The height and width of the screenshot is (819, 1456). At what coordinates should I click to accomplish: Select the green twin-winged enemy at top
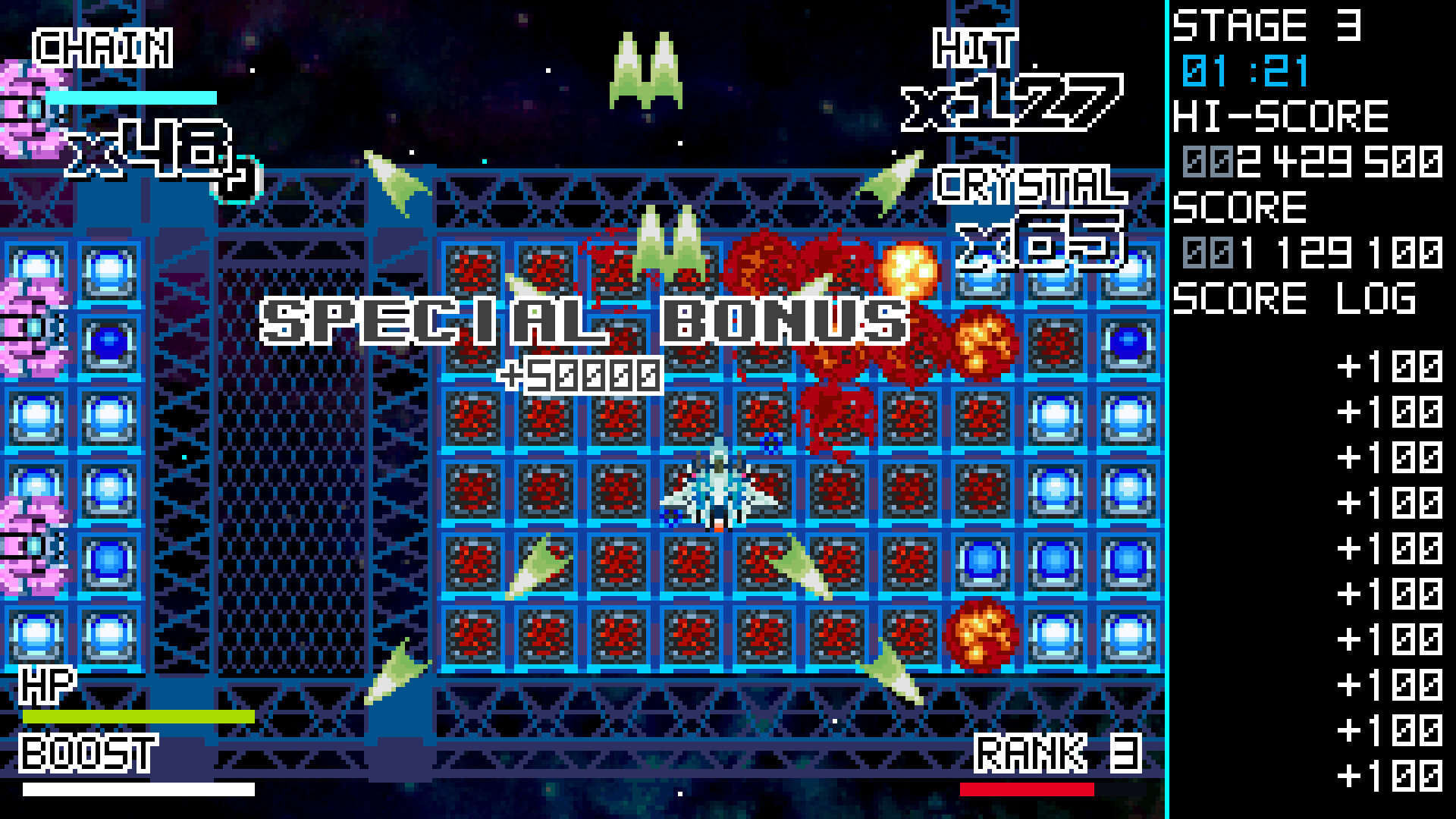(x=645, y=68)
